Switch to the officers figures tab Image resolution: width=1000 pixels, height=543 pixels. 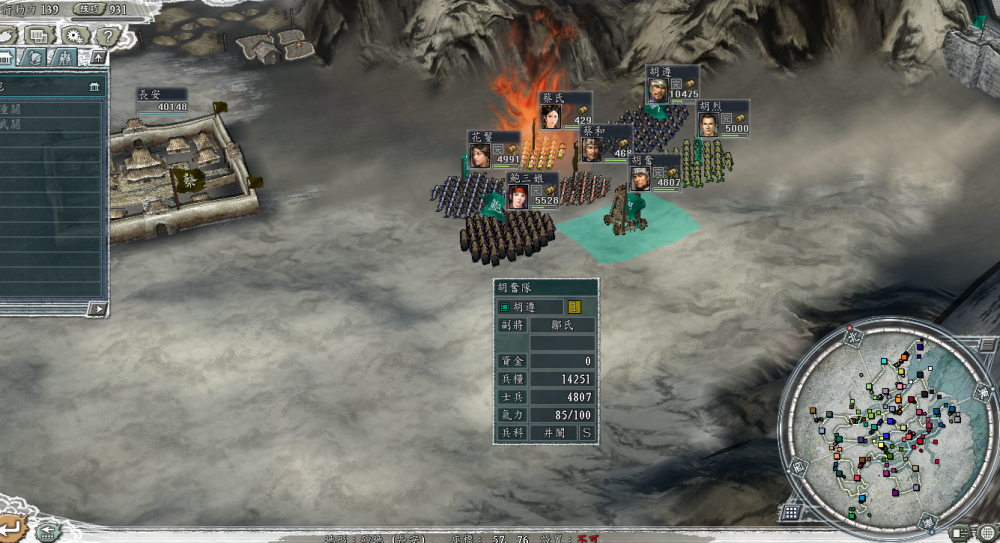pyautogui.click(x=65, y=59)
